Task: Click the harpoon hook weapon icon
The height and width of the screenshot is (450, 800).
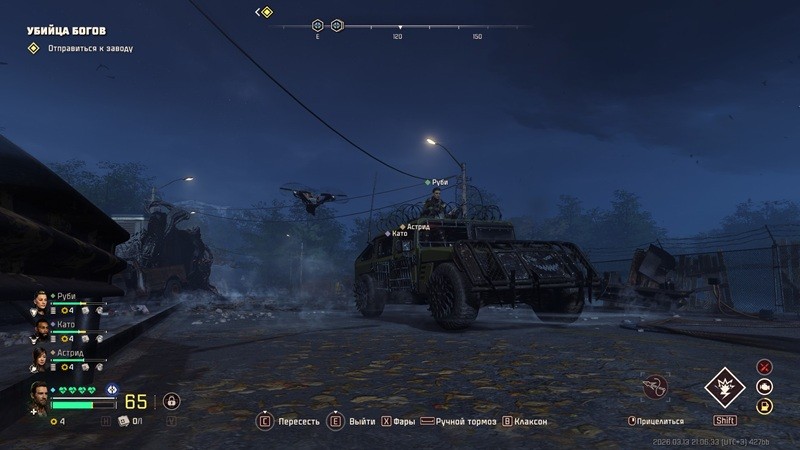Action: (x=656, y=386)
